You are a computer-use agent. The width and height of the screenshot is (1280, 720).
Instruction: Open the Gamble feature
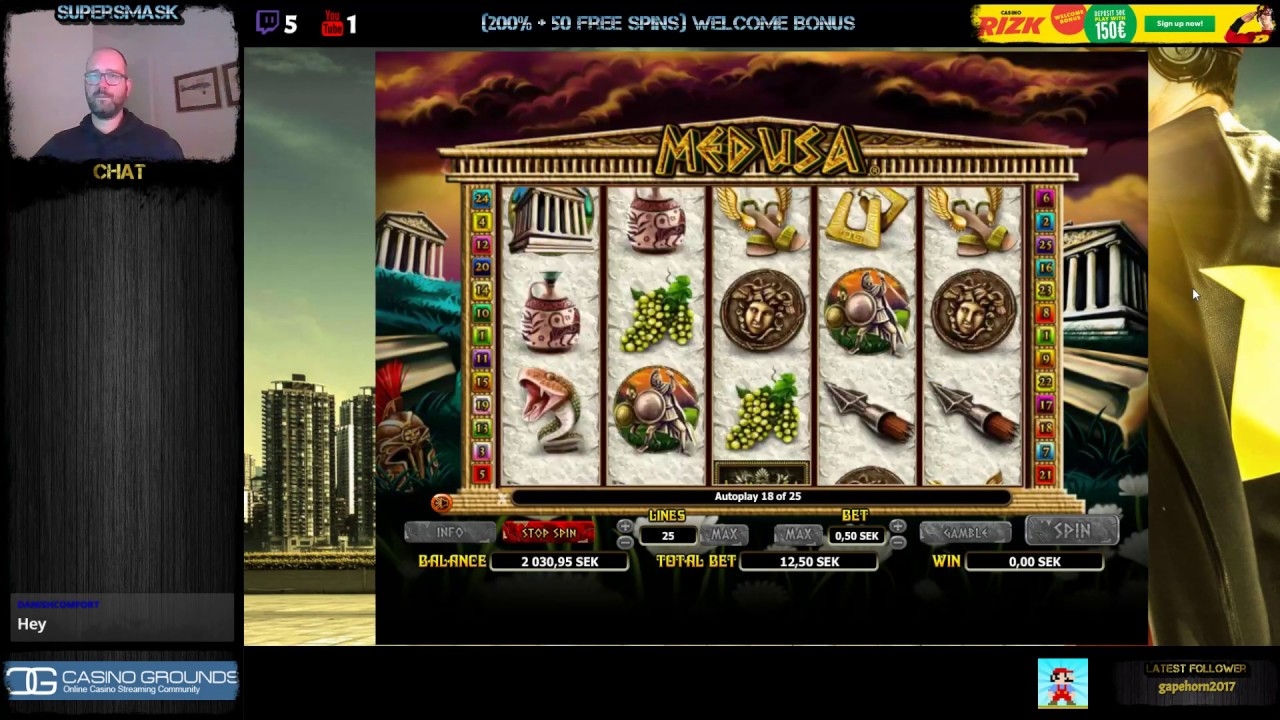click(x=965, y=533)
